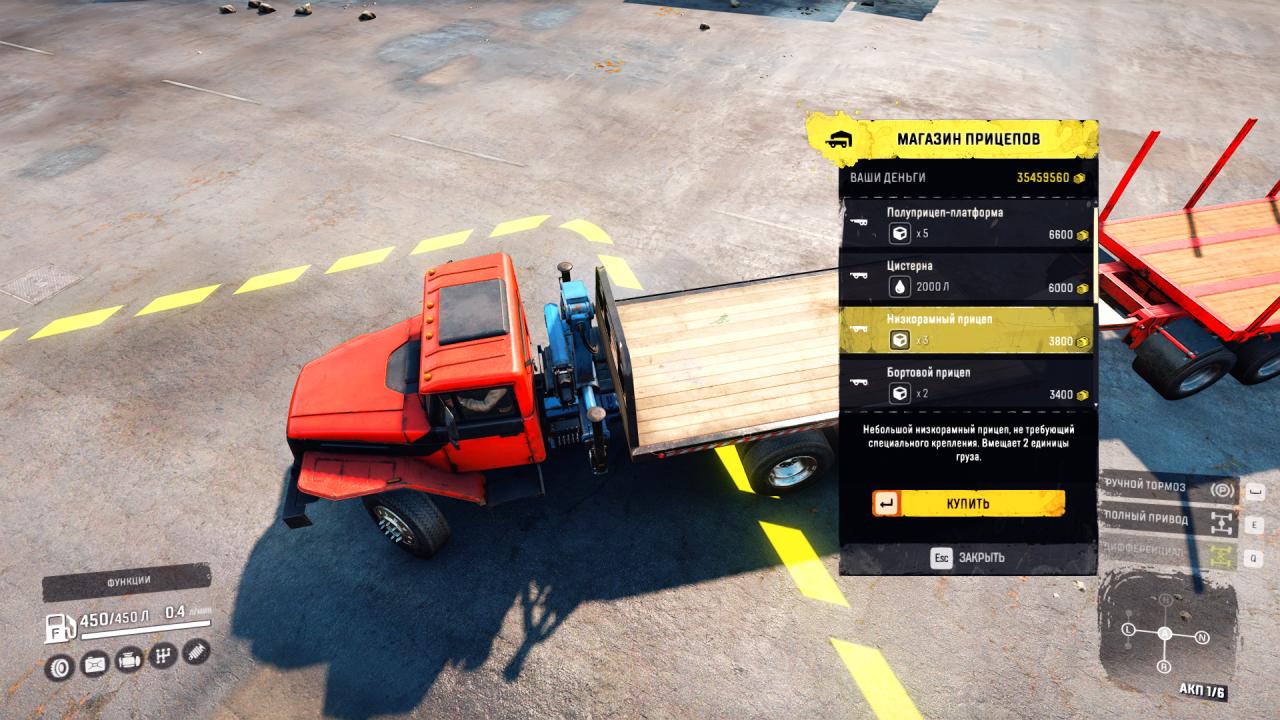Click the gearbox status icon
This screenshot has height=720, width=1280.
tap(162, 656)
